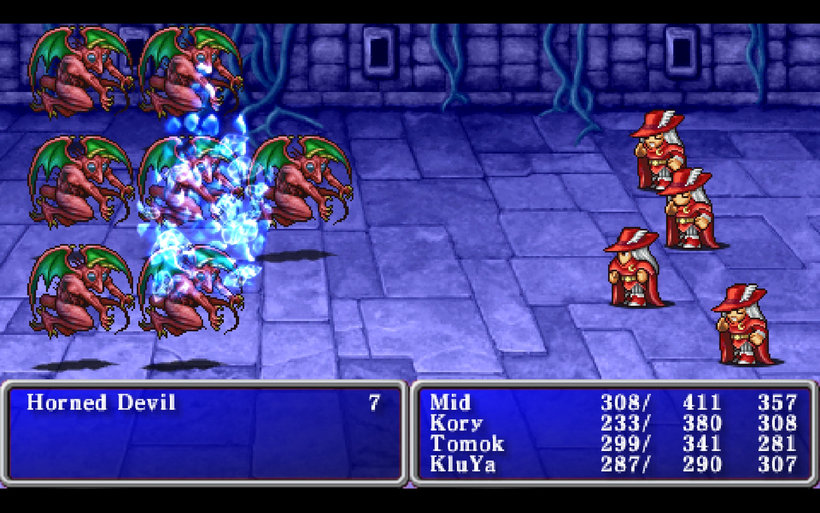The height and width of the screenshot is (513, 820).
Task: Choose Kory's party status row
Action: click(455, 423)
